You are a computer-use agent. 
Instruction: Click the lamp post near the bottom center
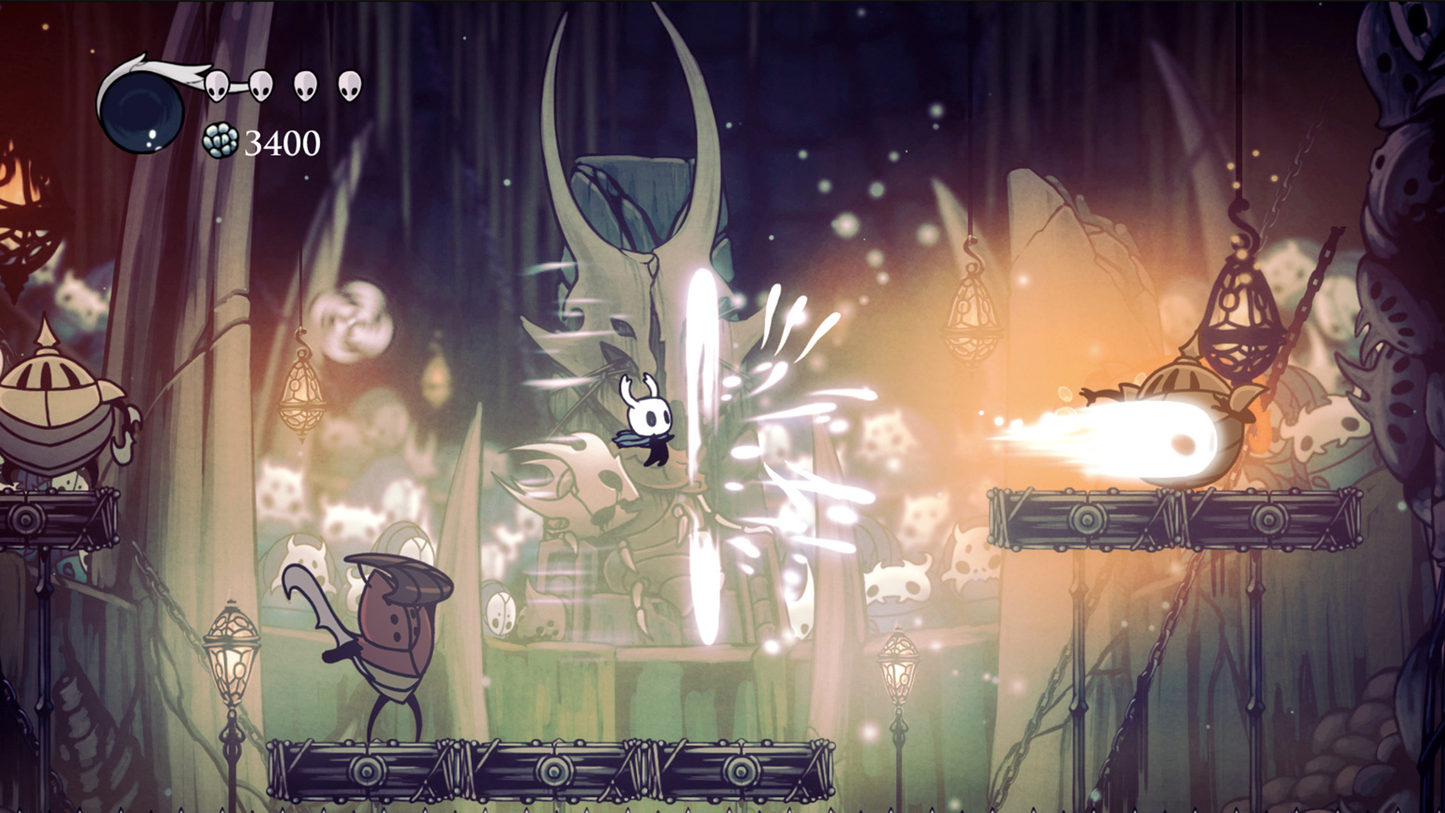(898, 670)
